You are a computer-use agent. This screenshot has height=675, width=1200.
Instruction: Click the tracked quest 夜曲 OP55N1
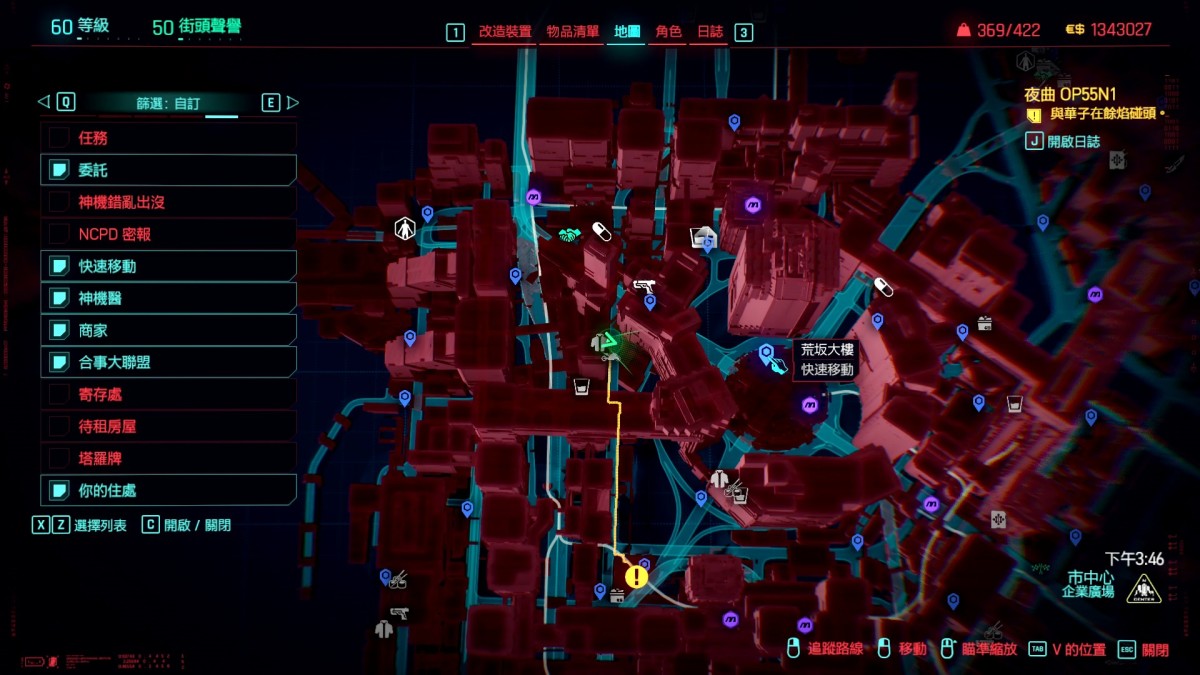[x=1069, y=94]
